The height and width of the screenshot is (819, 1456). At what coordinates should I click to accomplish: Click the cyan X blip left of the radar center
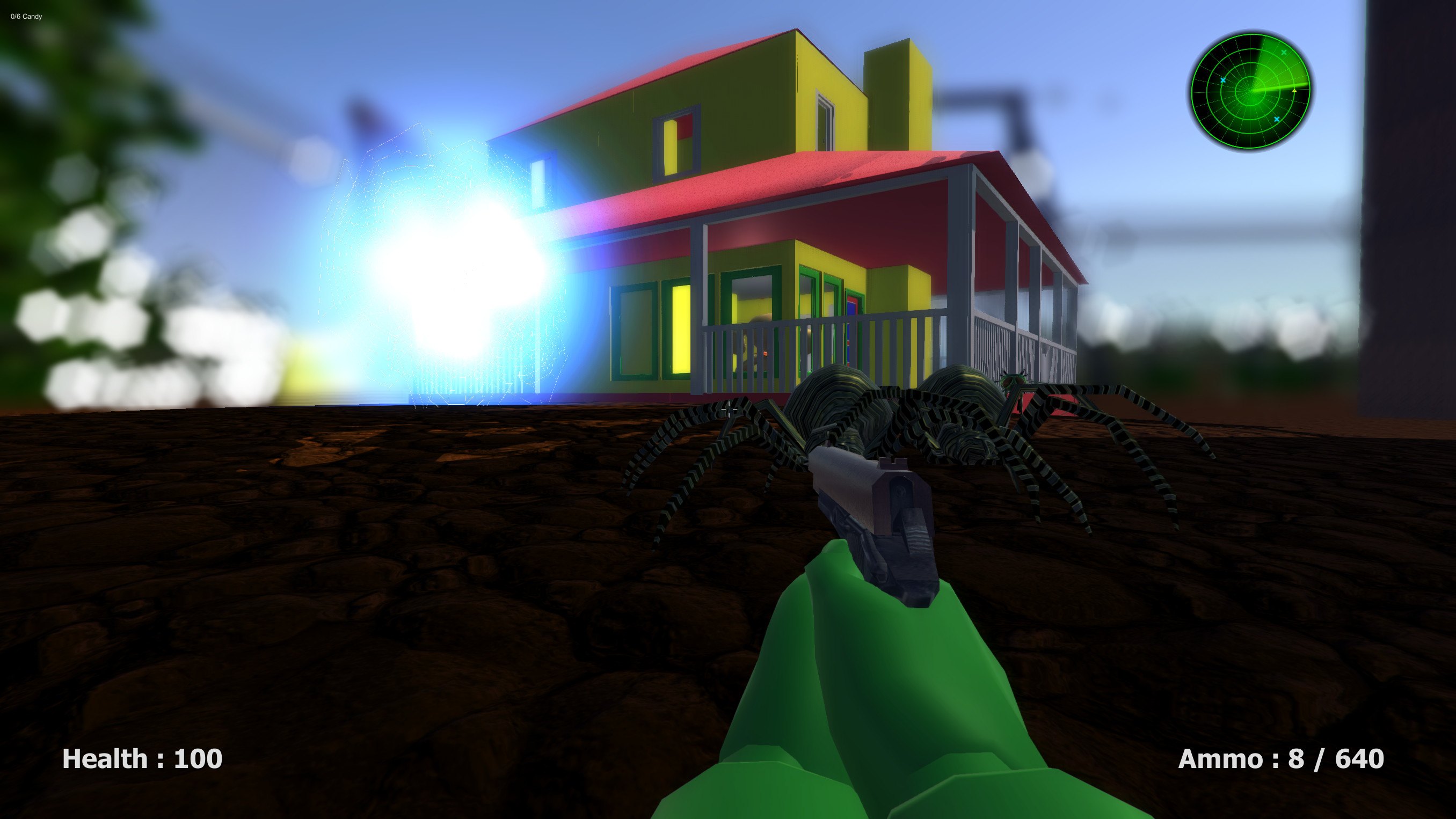point(1224,81)
